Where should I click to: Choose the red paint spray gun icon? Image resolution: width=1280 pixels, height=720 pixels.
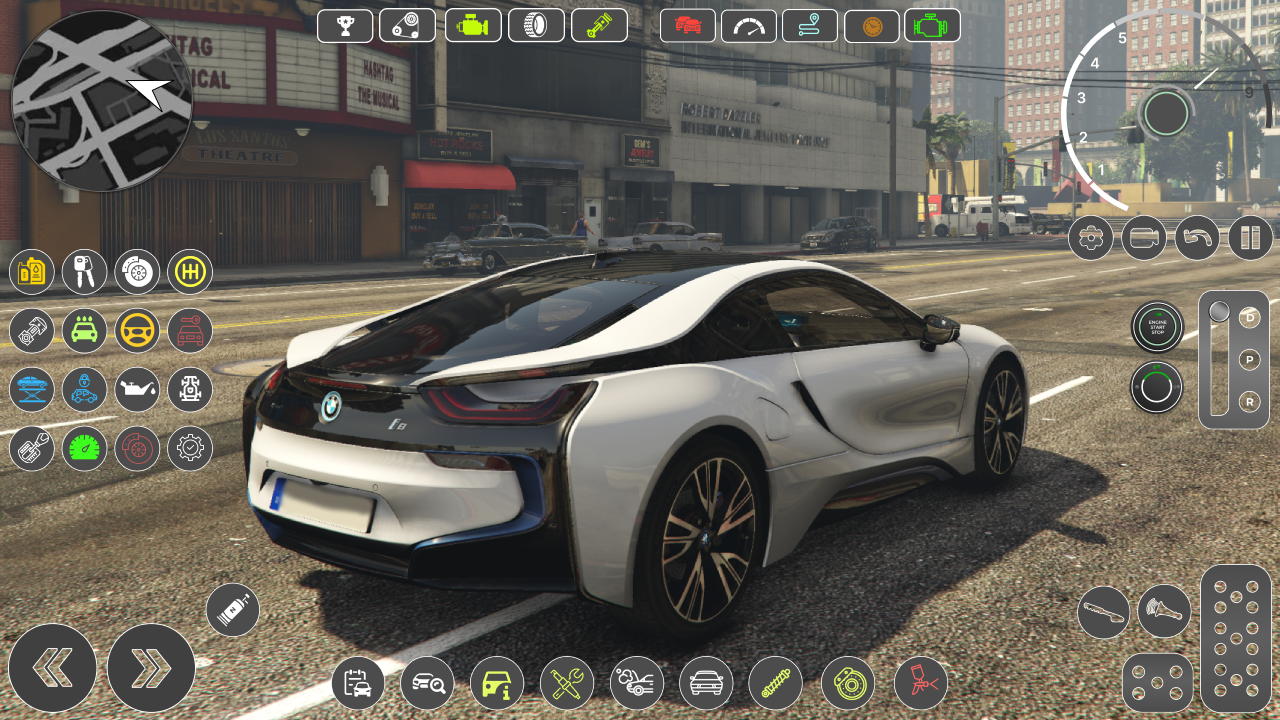coord(920,683)
